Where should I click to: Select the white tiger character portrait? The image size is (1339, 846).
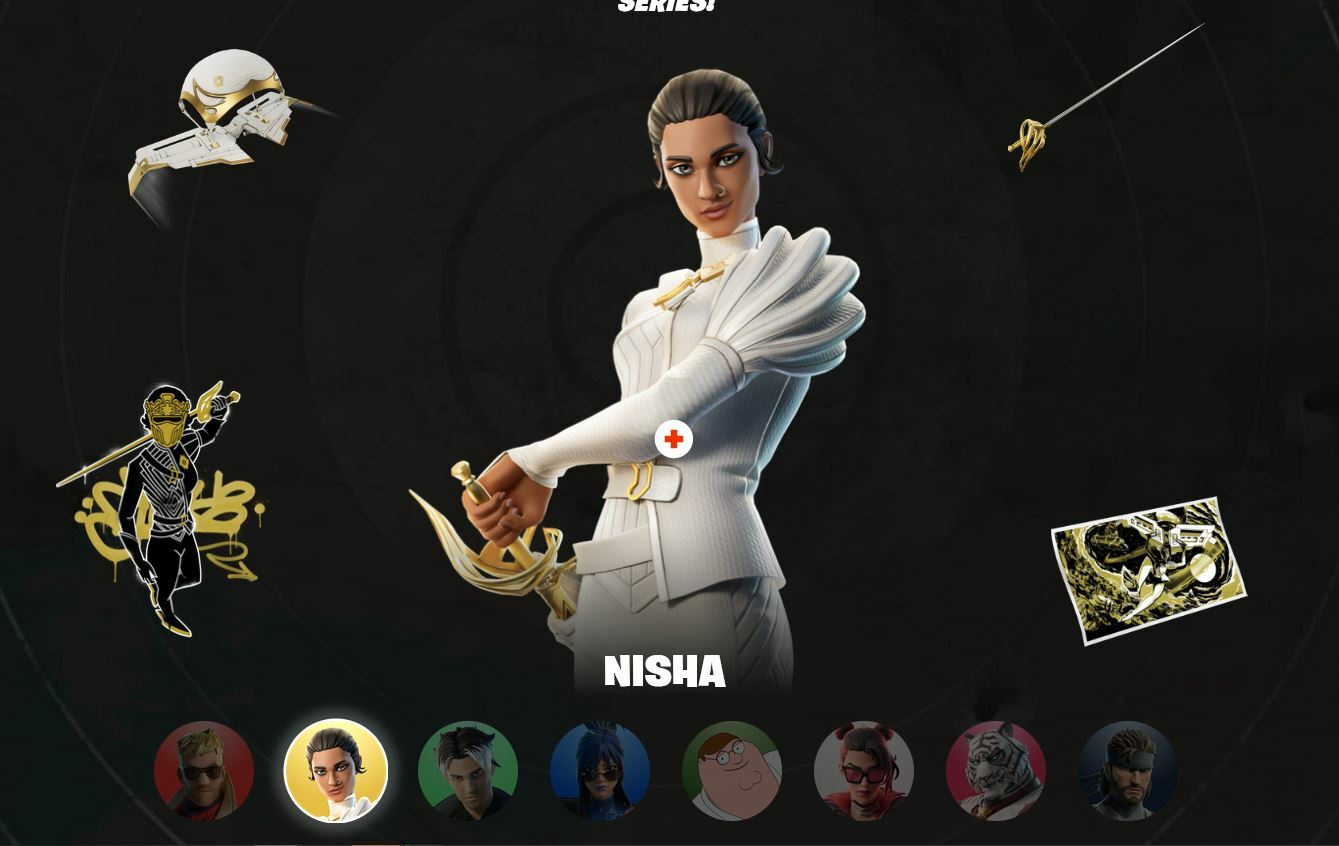point(996,771)
